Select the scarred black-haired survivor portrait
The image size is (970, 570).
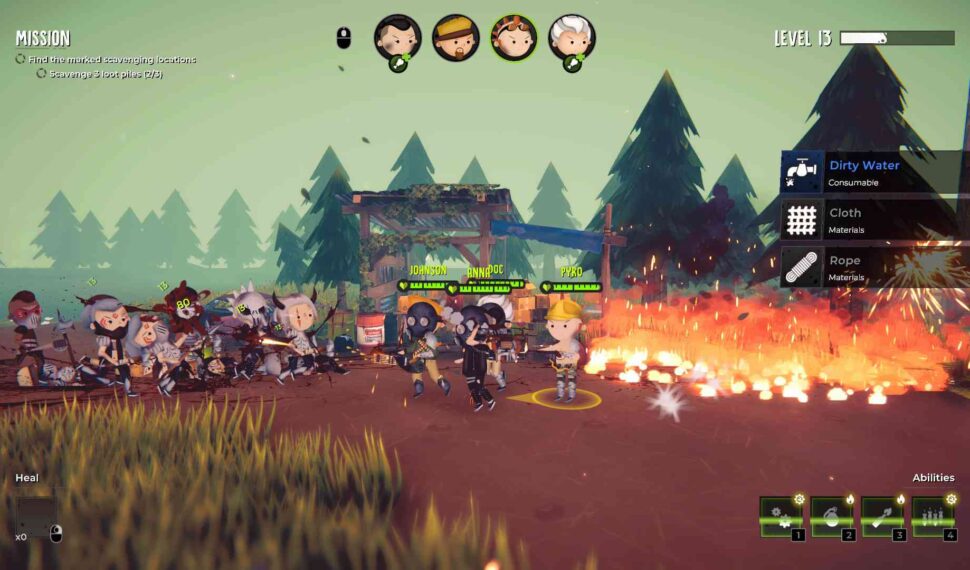(x=397, y=38)
